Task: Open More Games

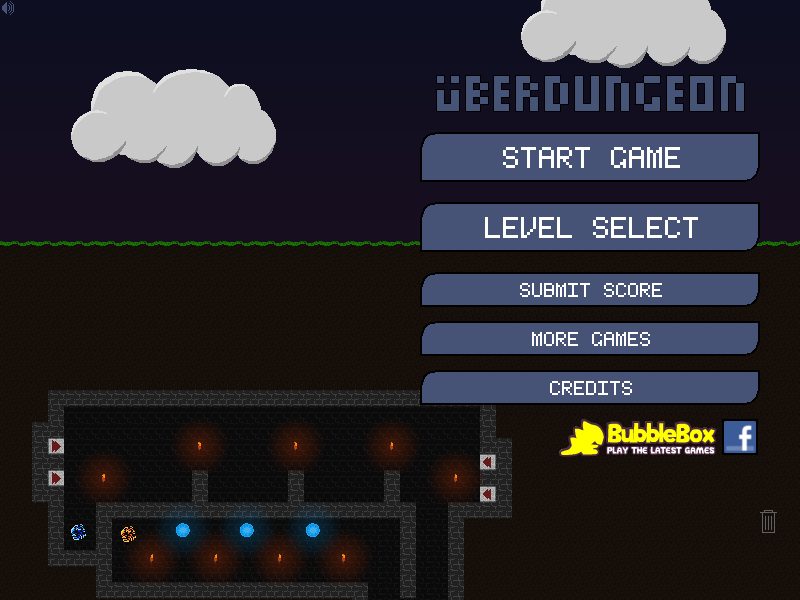Action: pos(590,339)
